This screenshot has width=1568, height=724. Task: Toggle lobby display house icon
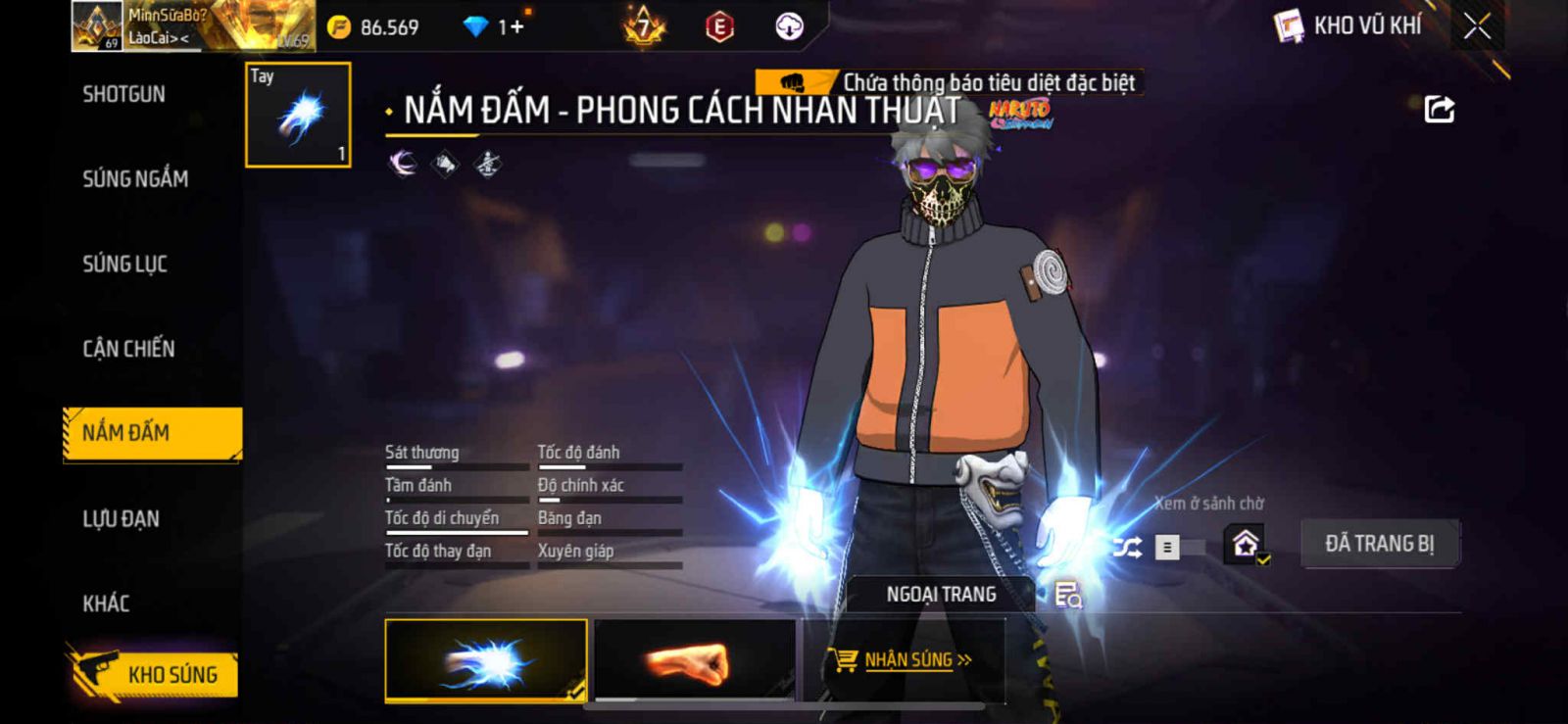(1246, 544)
